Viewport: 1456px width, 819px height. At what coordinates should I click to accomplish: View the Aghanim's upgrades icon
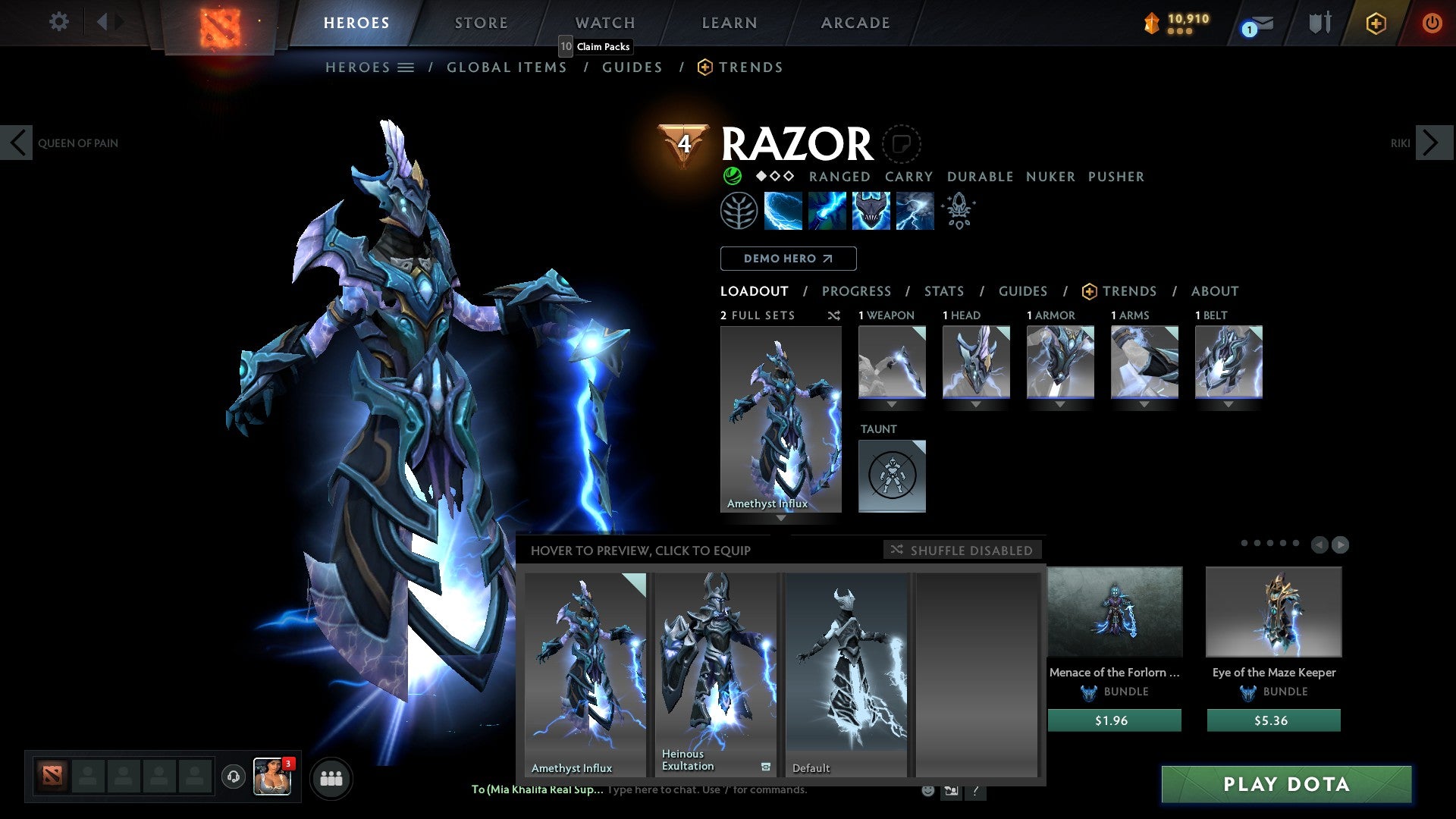(x=958, y=211)
